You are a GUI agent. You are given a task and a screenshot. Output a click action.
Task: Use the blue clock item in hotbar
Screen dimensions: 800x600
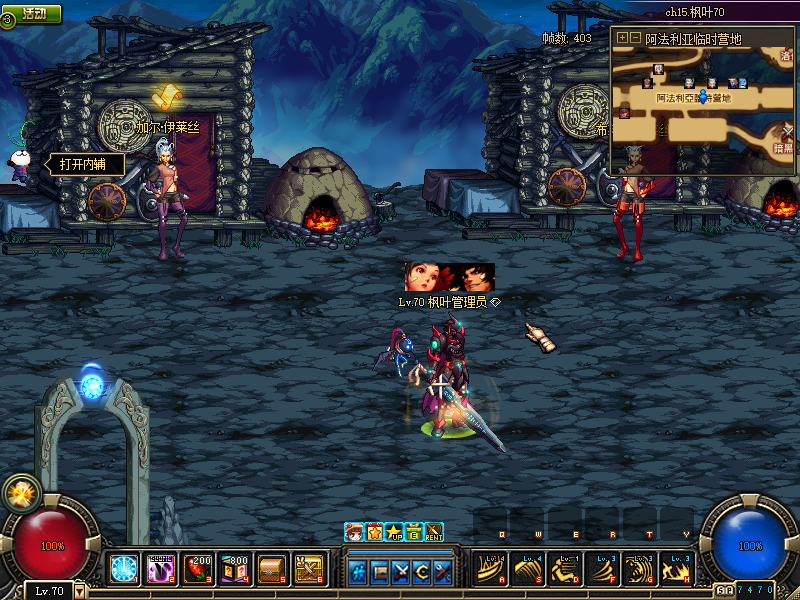pos(124,569)
